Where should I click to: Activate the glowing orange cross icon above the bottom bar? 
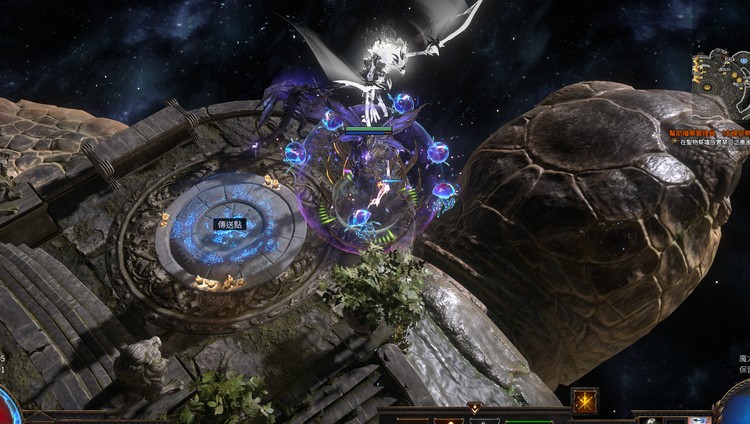(584, 401)
